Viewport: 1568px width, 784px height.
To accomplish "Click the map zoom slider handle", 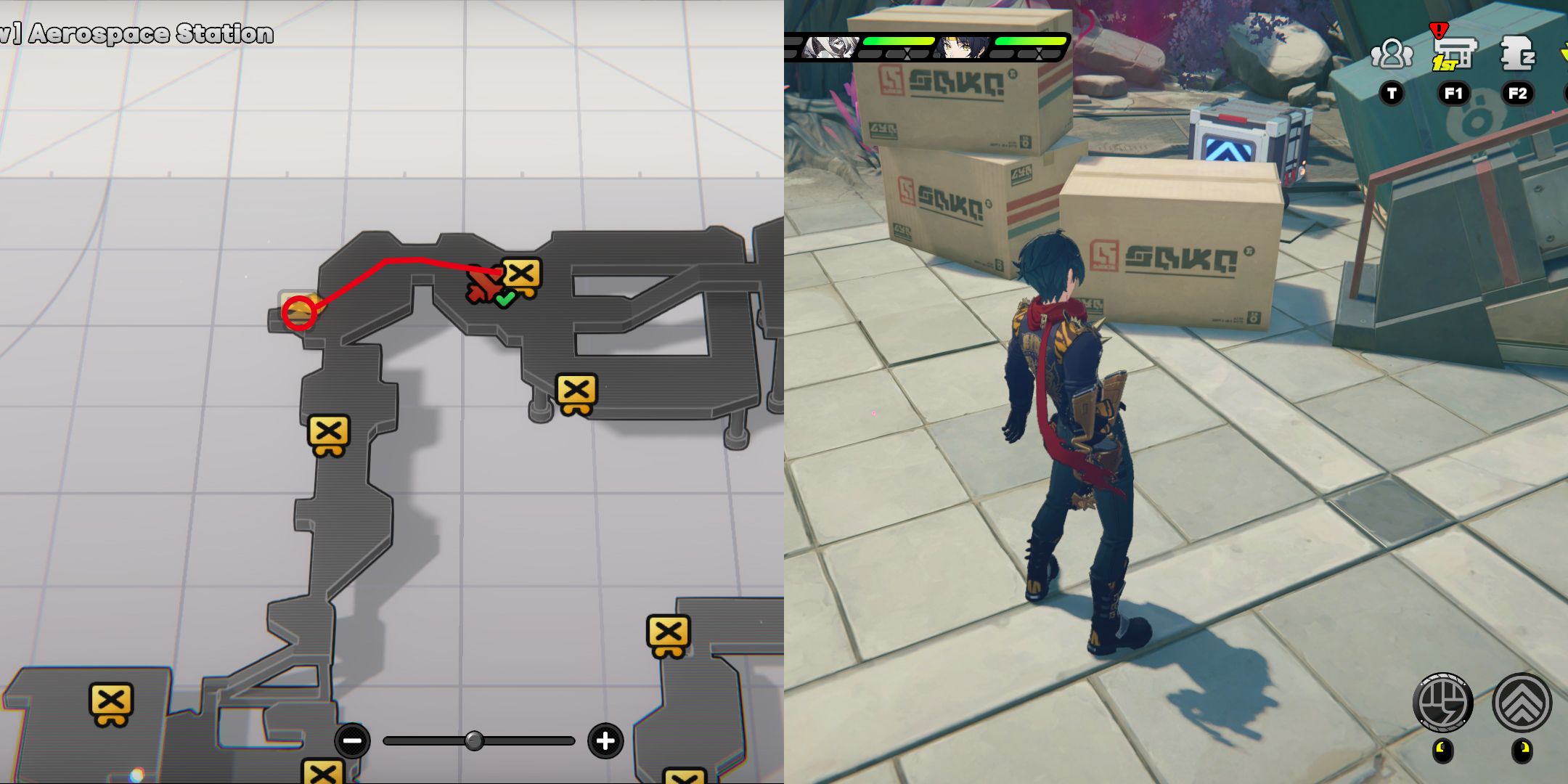I will point(475,742).
